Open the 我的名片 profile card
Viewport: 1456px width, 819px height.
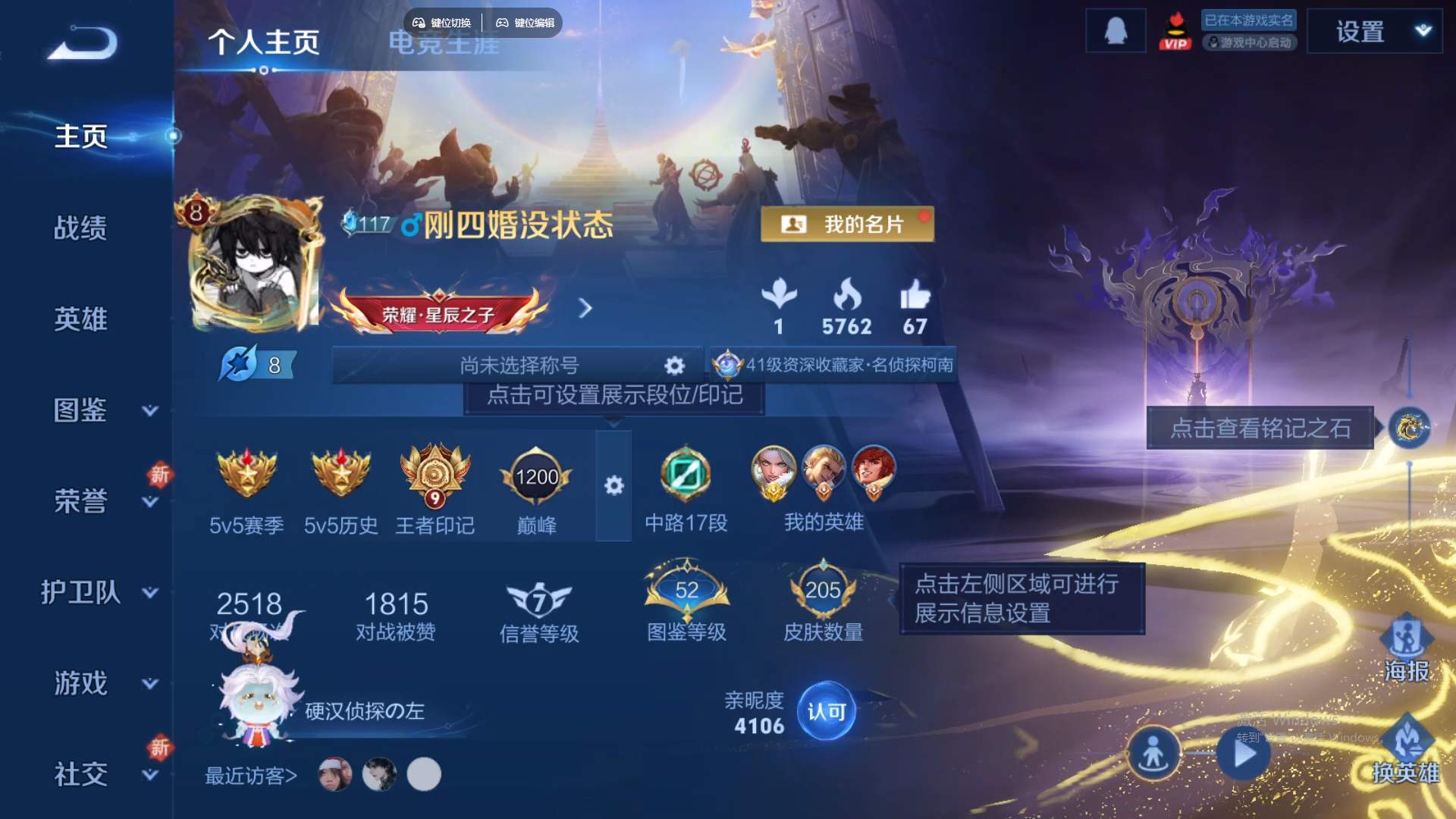point(847,223)
